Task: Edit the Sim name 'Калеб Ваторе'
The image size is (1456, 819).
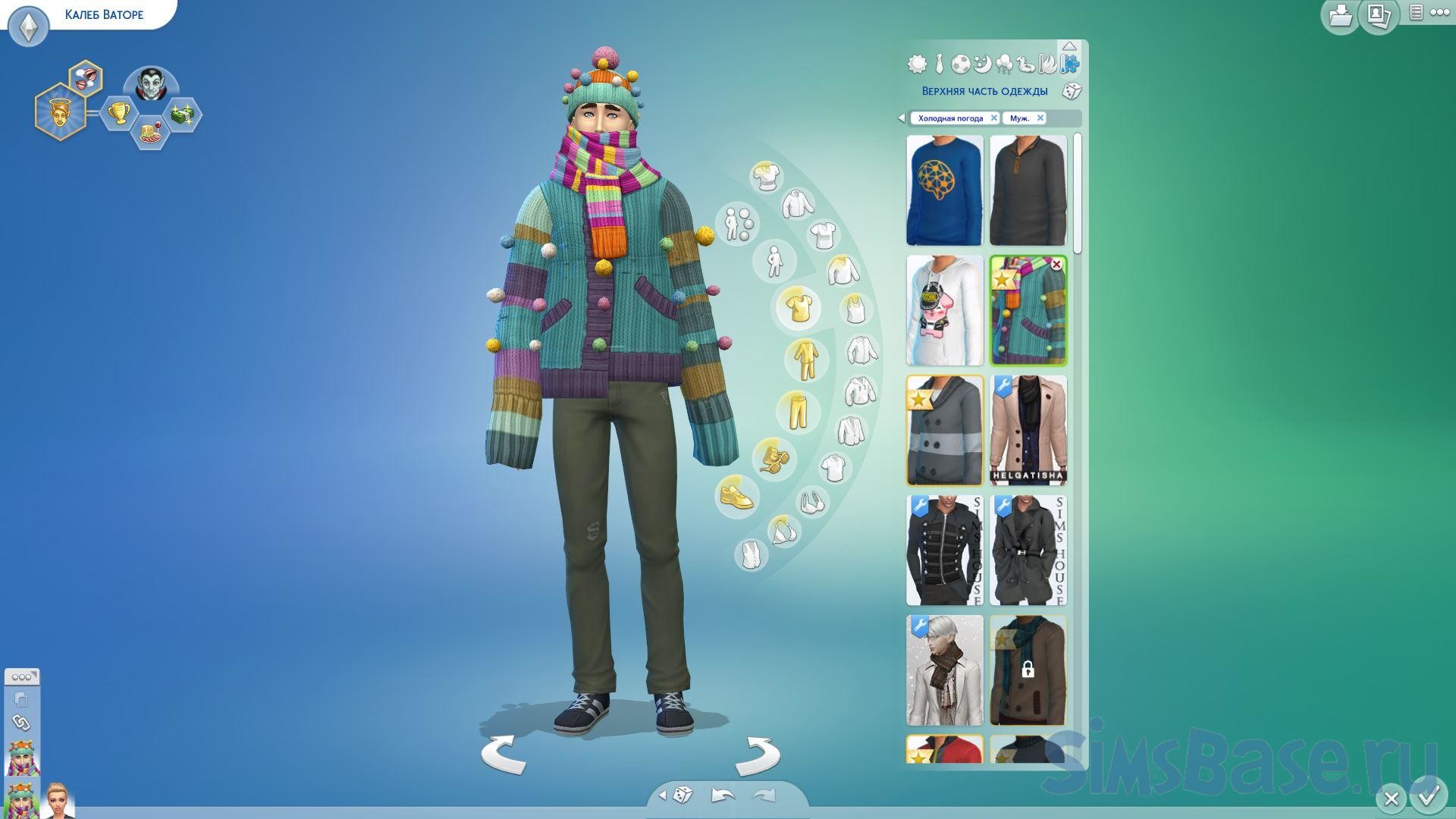Action: 104,14
